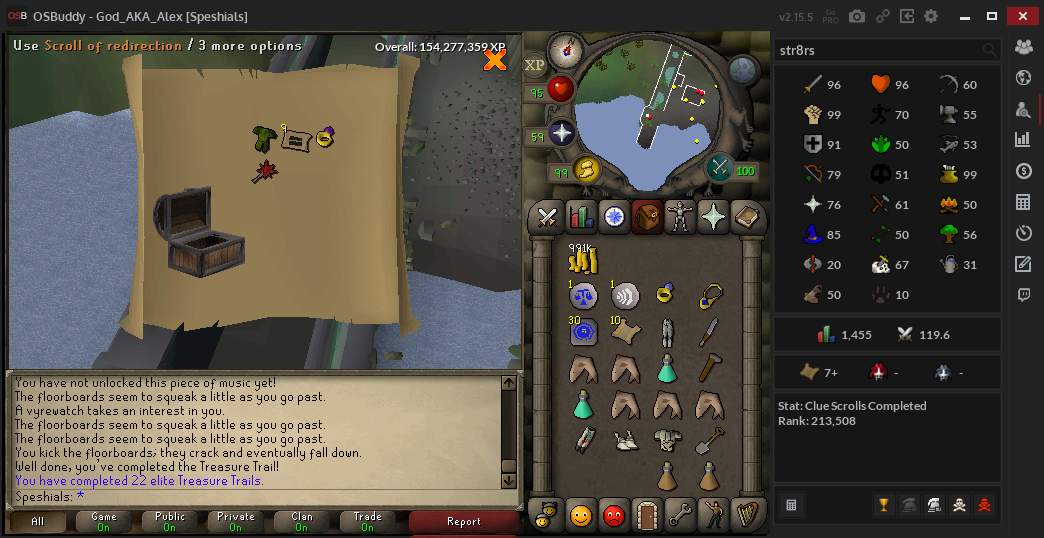Toggle run with the boot energy orb

click(x=586, y=170)
